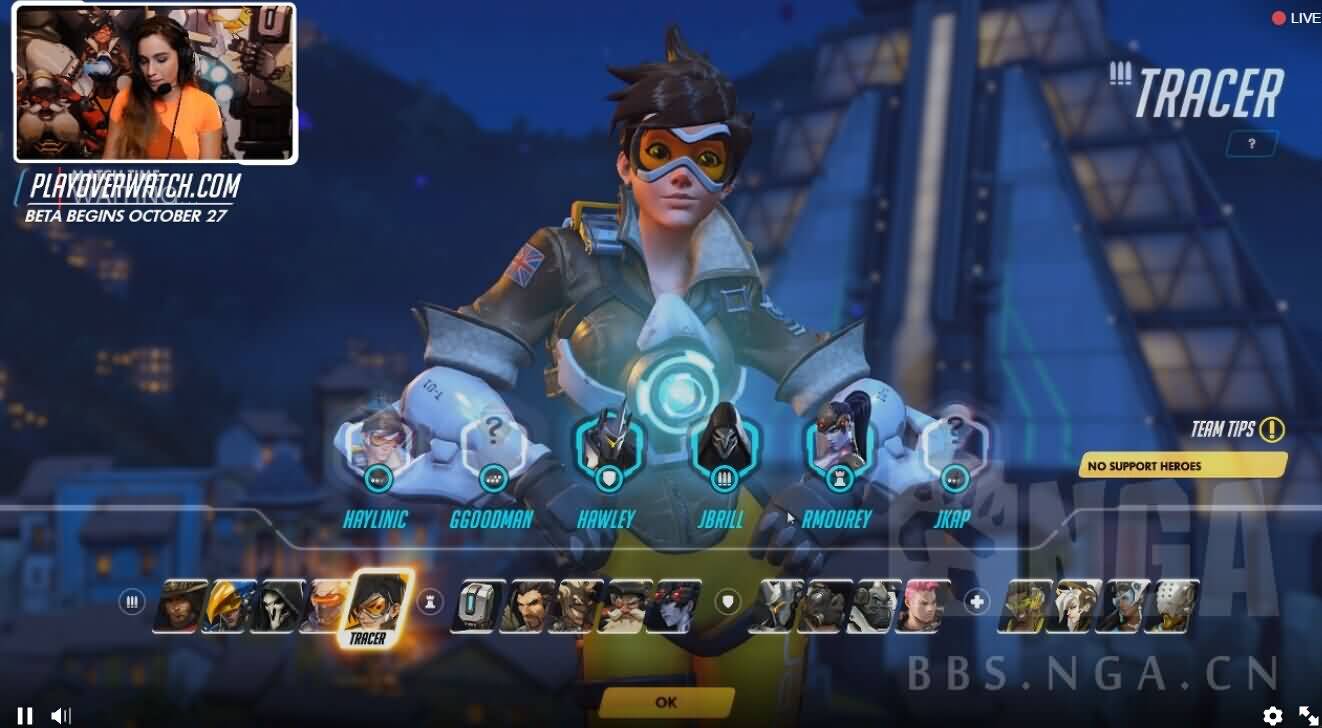1322x728 pixels.
Task: Pick Torbjörn from the hero roster
Action: (x=624, y=606)
